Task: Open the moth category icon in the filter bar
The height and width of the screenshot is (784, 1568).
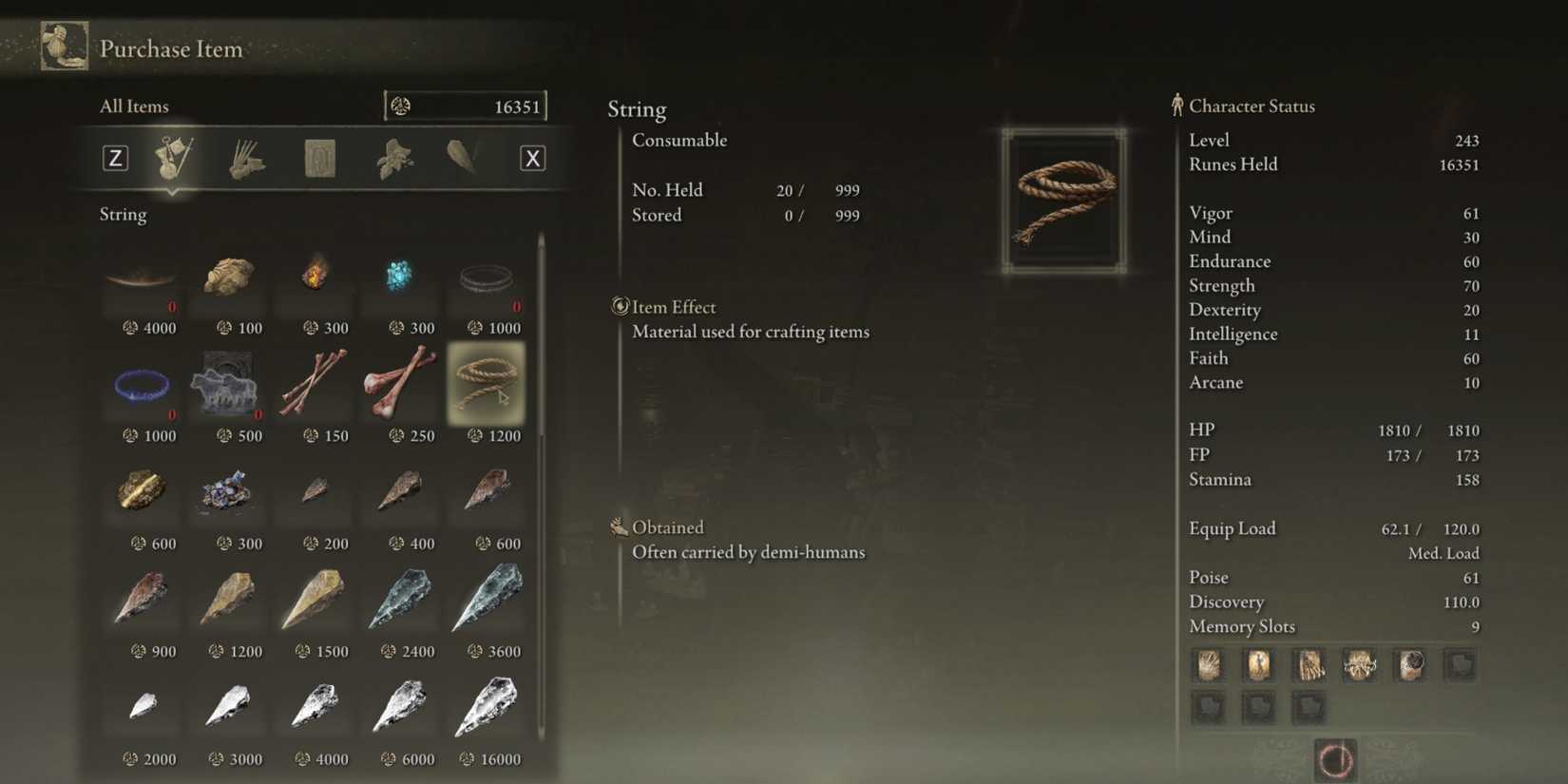Action: pos(392,158)
